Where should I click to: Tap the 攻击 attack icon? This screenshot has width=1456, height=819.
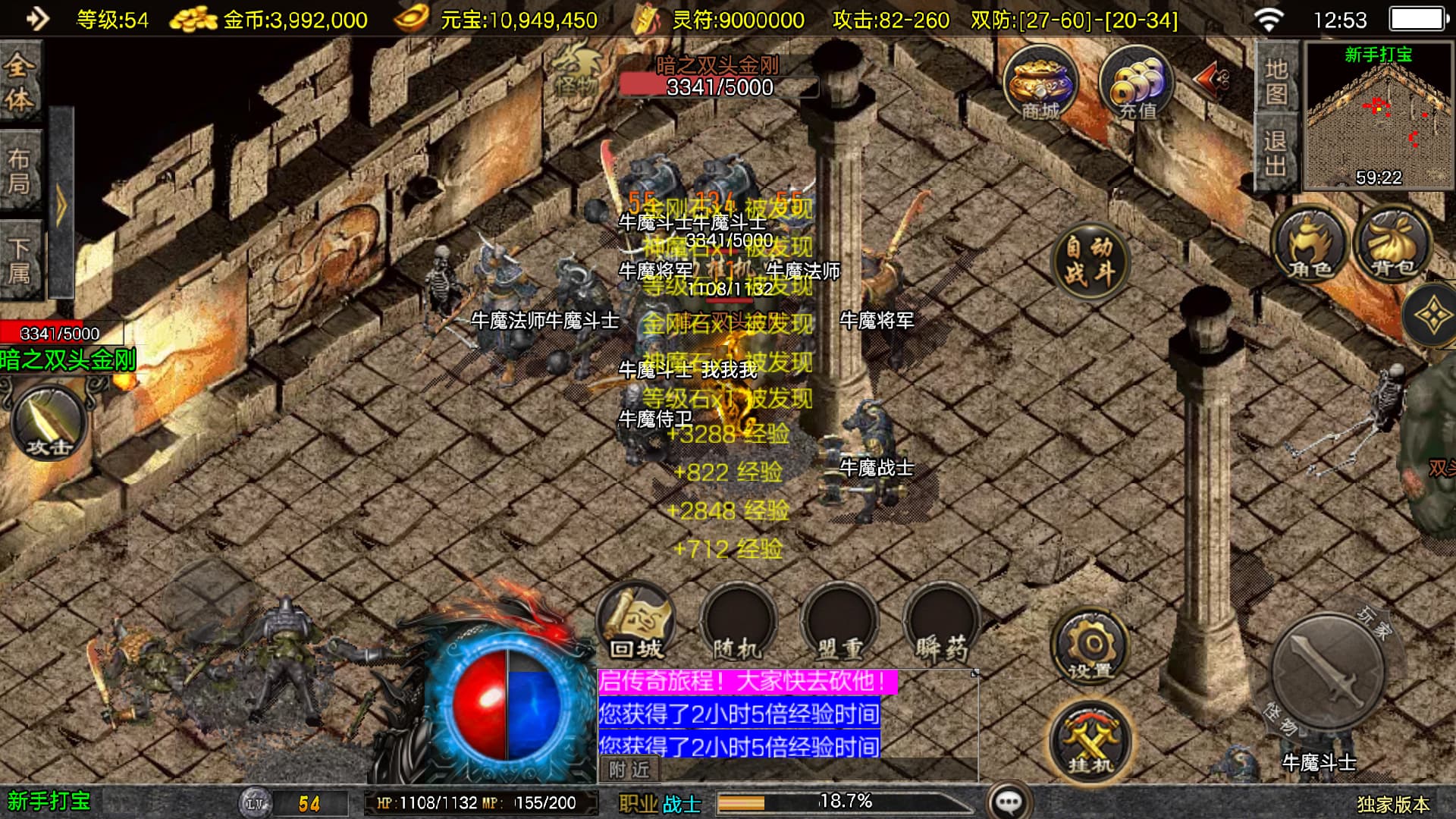[x=49, y=422]
